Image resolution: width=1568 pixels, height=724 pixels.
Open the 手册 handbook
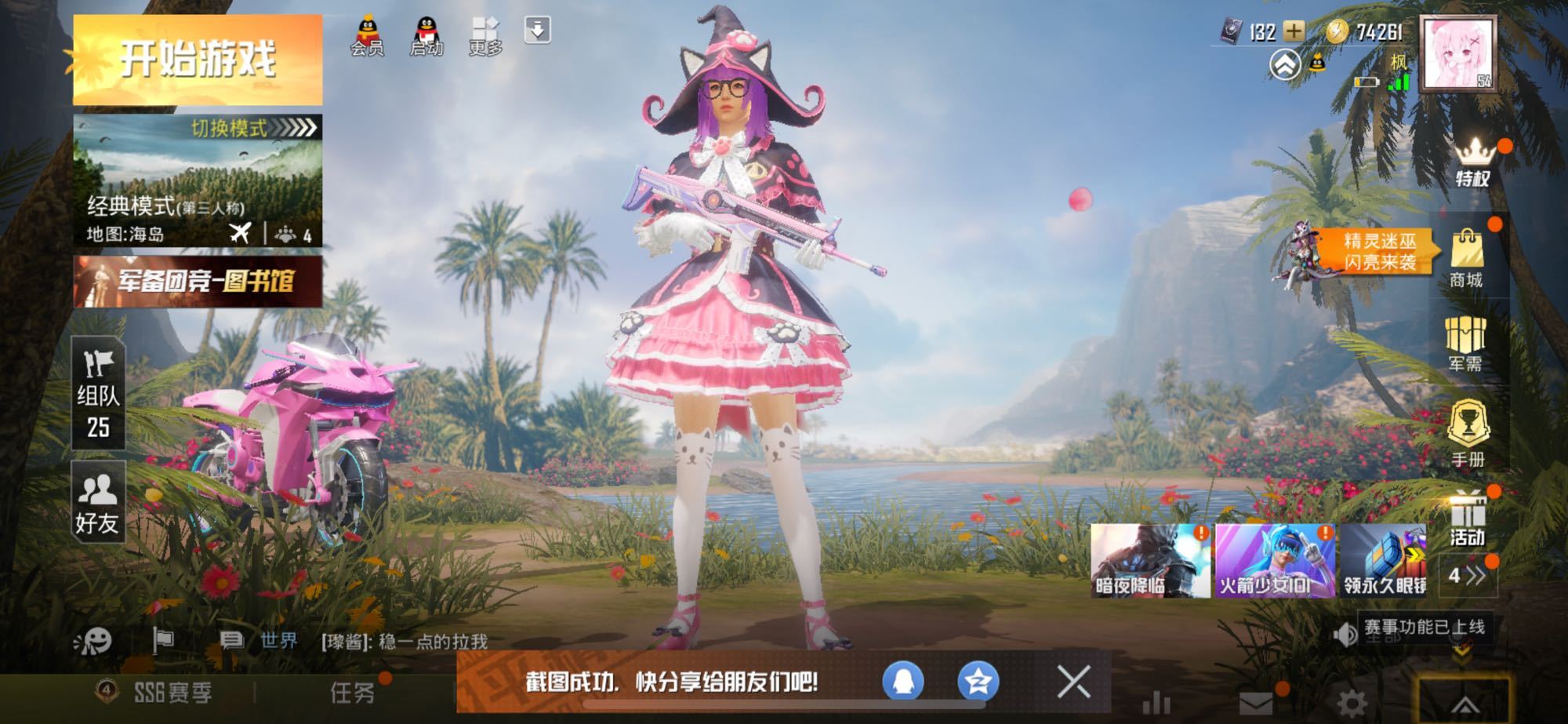point(1467,434)
